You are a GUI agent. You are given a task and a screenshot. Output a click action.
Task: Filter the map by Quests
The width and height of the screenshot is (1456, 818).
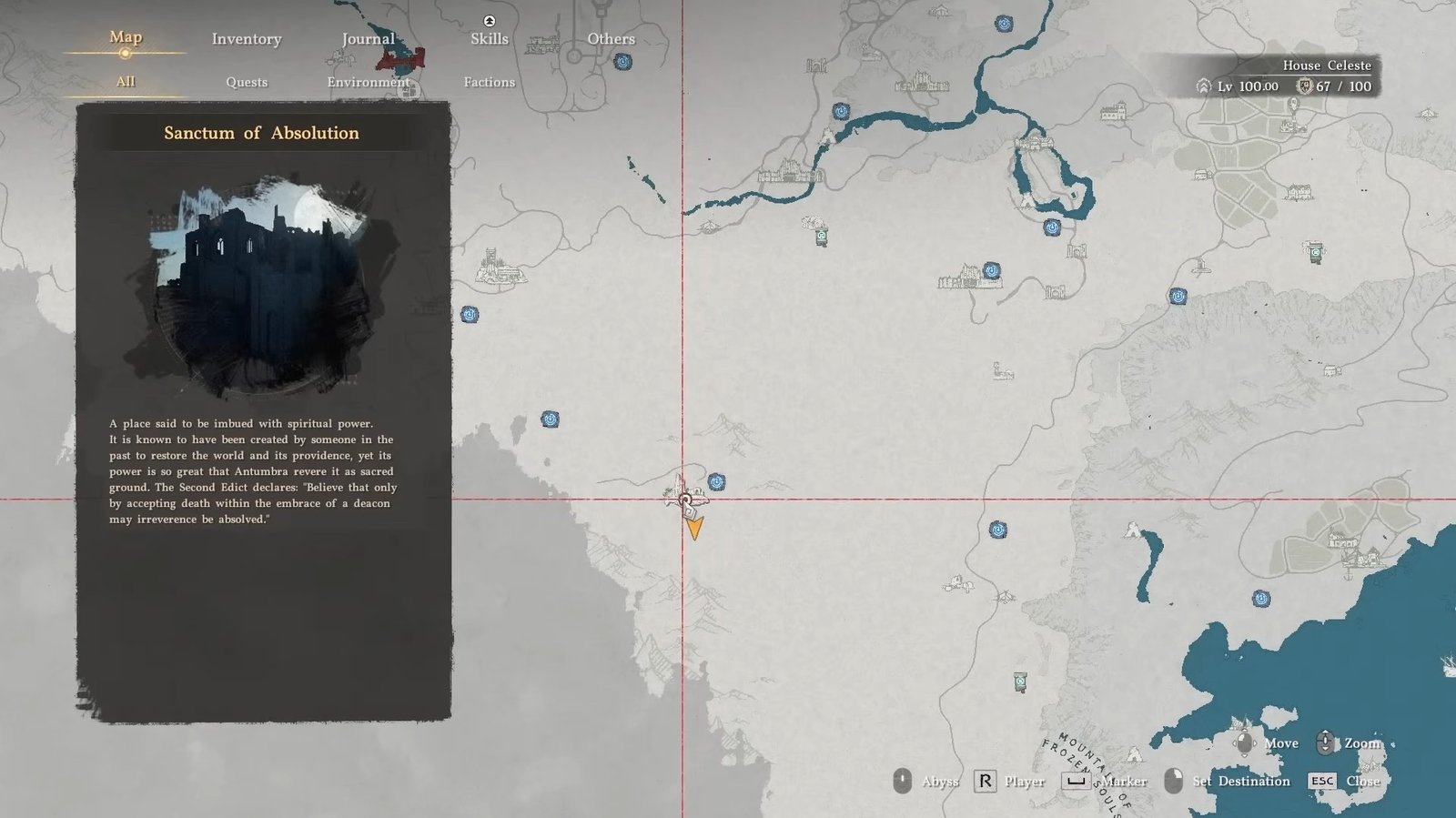tap(247, 82)
